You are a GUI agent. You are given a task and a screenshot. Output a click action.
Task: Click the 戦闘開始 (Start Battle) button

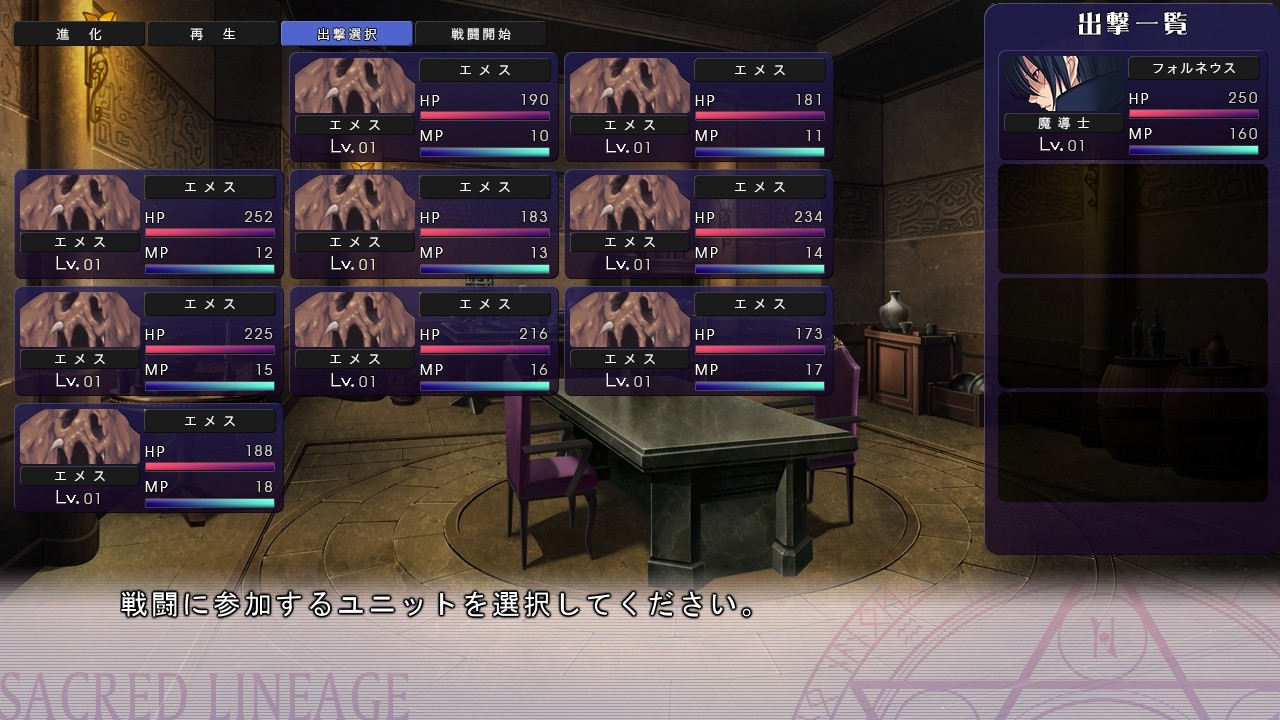[x=480, y=33]
